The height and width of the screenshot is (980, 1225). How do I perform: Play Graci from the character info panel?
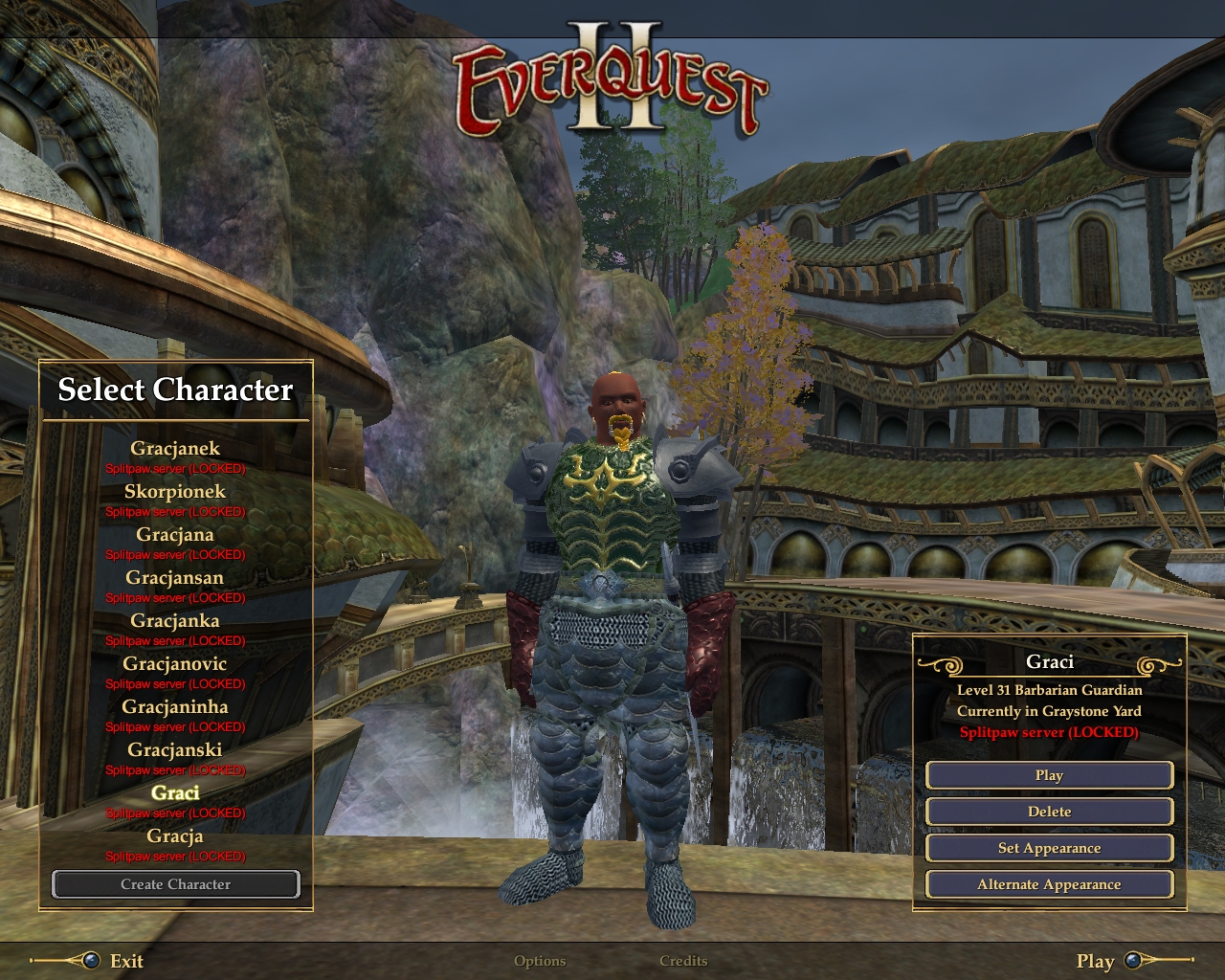pyautogui.click(x=1049, y=775)
